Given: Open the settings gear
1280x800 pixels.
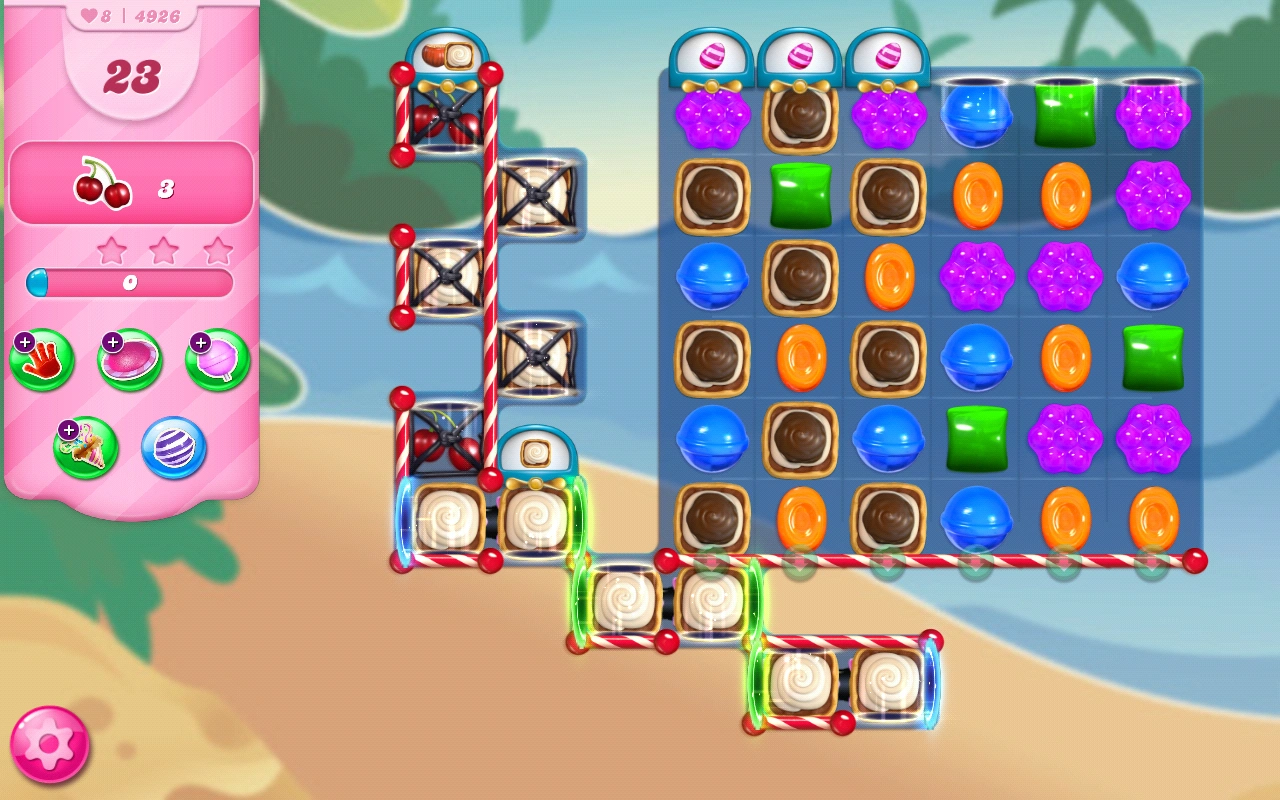Looking at the screenshot, I should 47,740.
